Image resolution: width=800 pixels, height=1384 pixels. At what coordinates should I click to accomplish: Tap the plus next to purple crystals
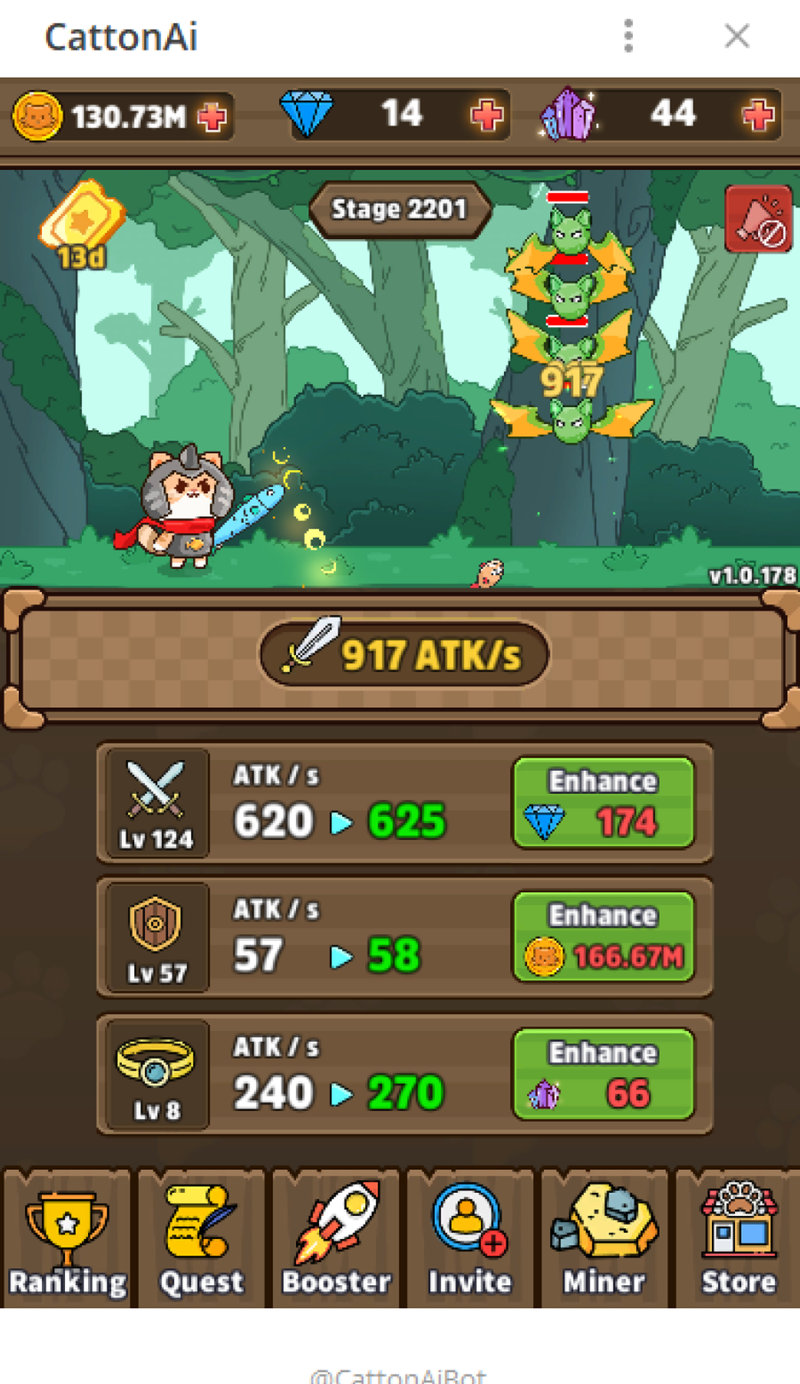pyautogui.click(x=759, y=116)
